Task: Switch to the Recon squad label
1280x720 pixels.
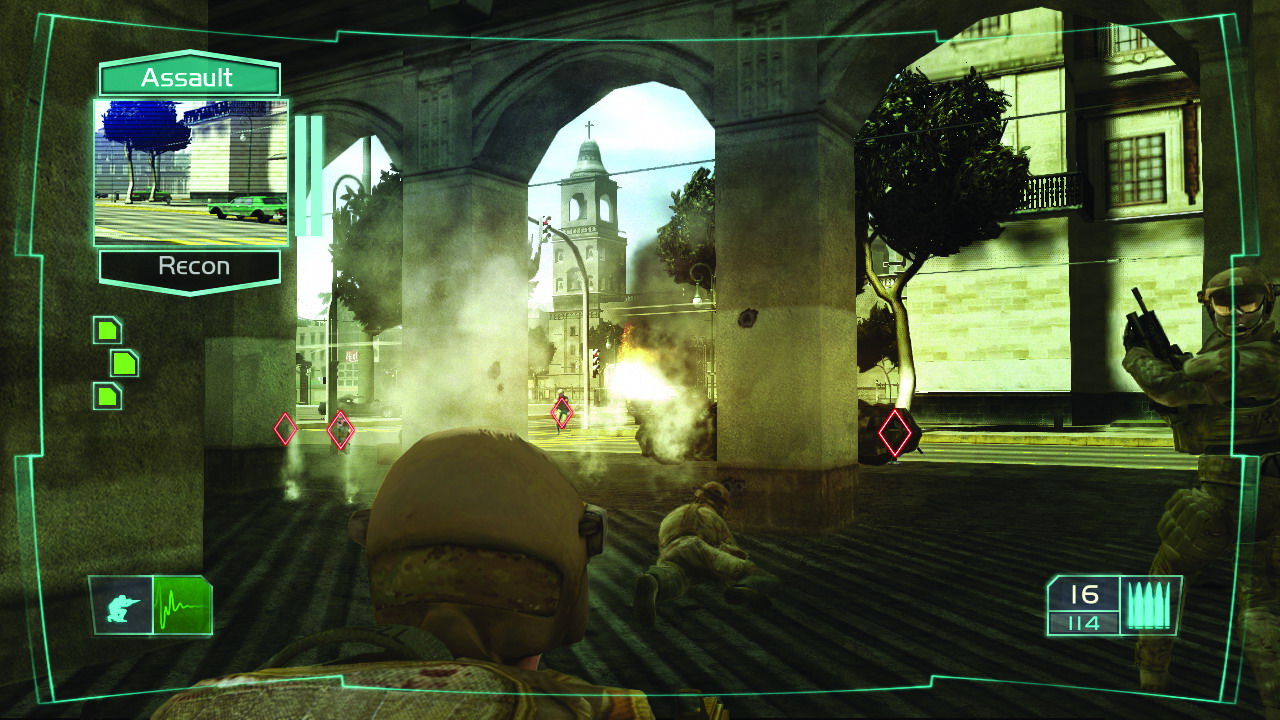Action: tap(192, 267)
